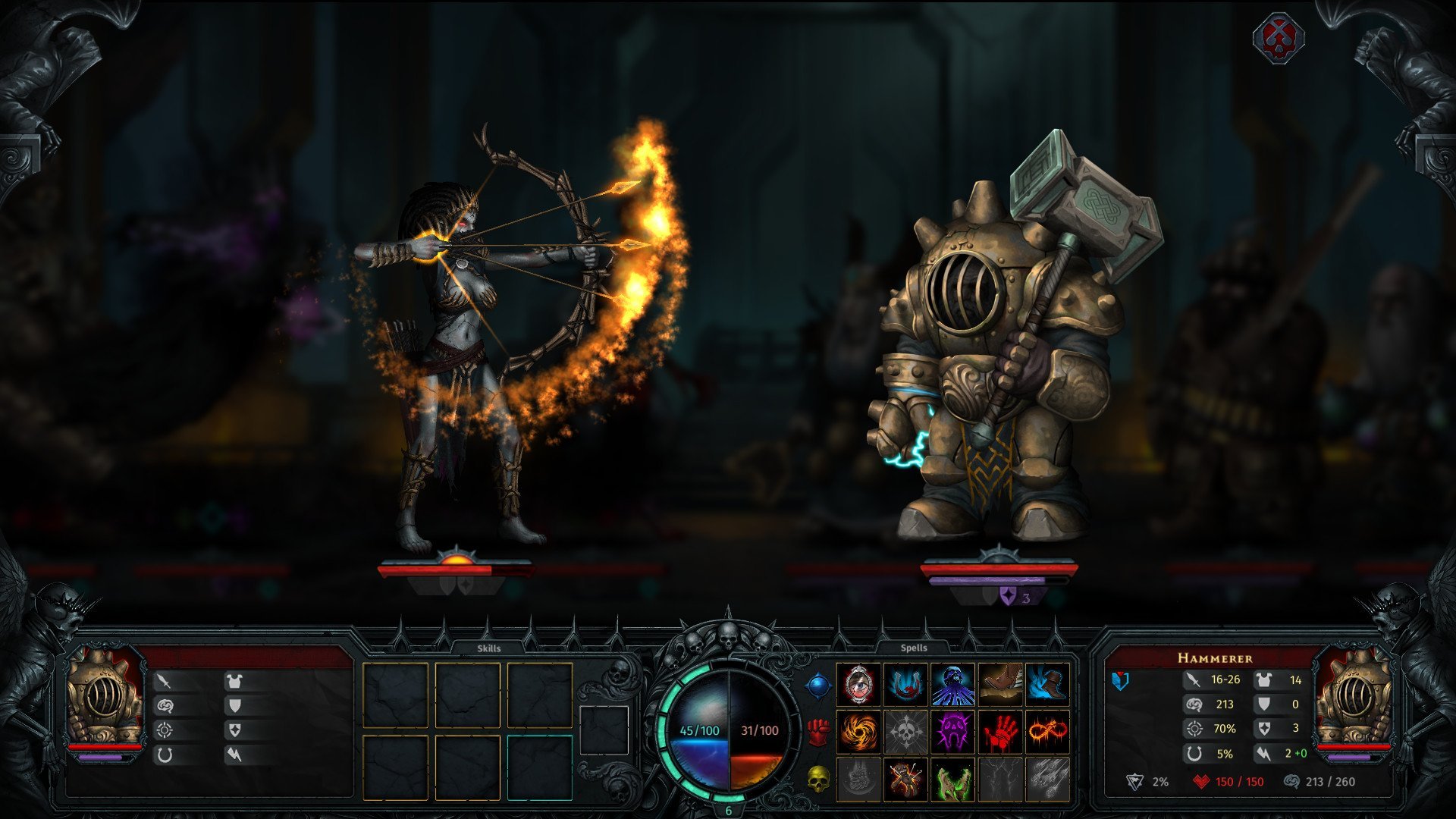Cast the blue flaming boot spell
The width and height of the screenshot is (1456, 819).
[x=1047, y=685]
